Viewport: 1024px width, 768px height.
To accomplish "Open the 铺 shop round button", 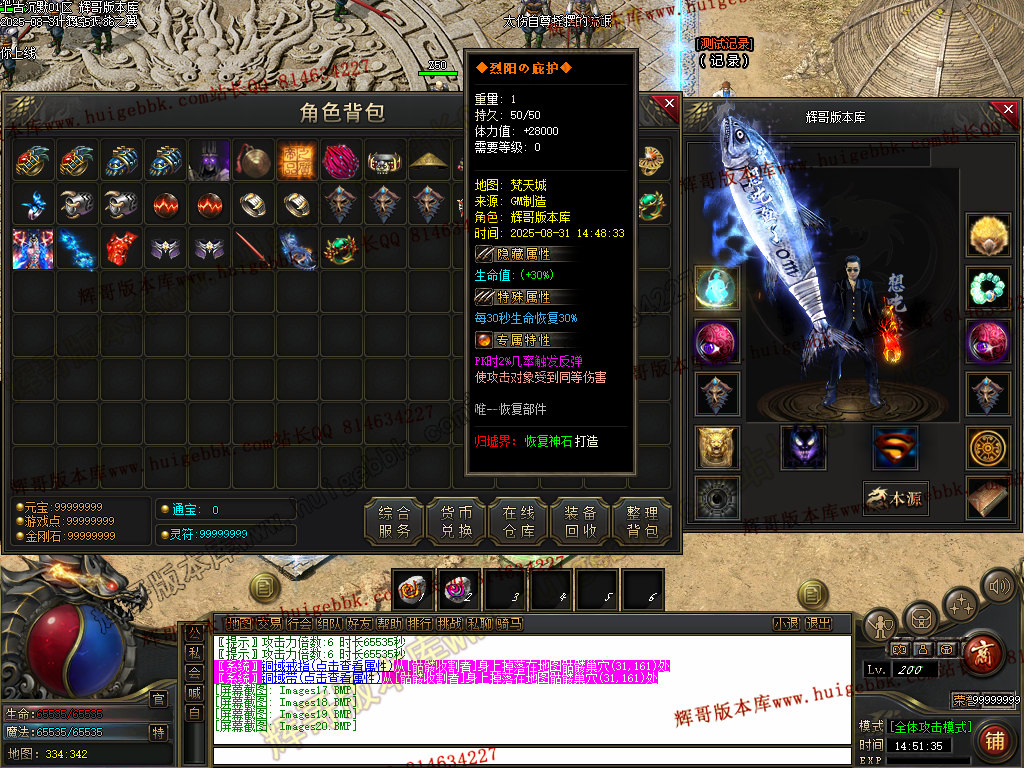I will pos(993,741).
